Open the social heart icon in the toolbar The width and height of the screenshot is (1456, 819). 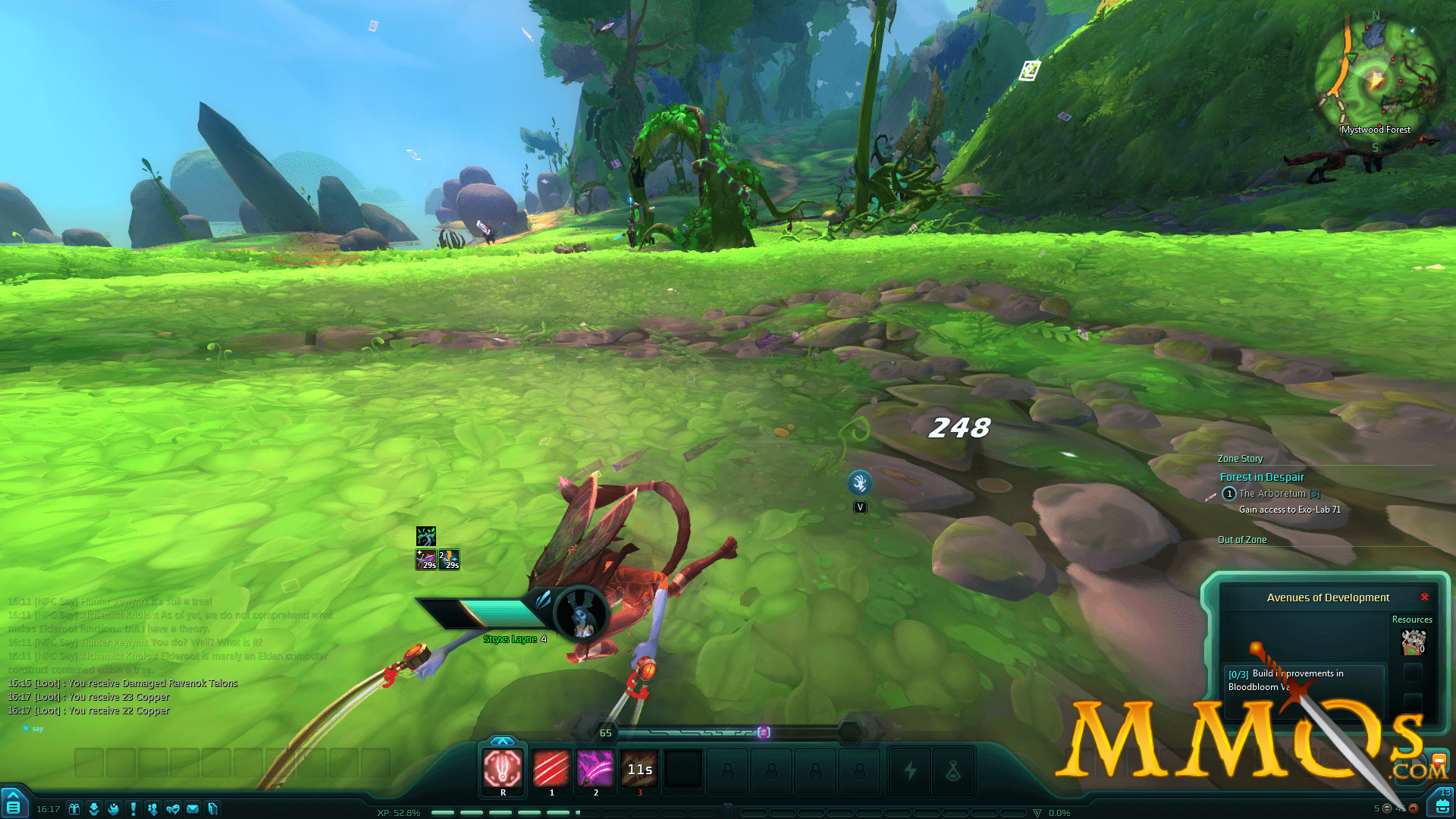coord(173,809)
